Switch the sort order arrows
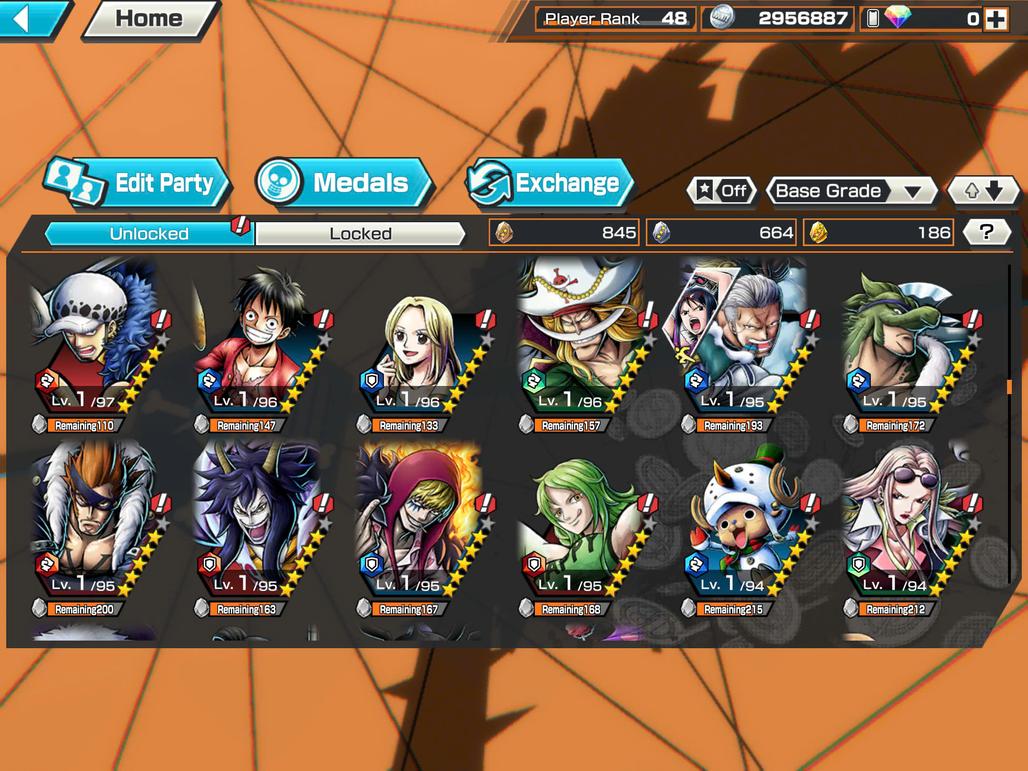1028x771 pixels. (982, 190)
